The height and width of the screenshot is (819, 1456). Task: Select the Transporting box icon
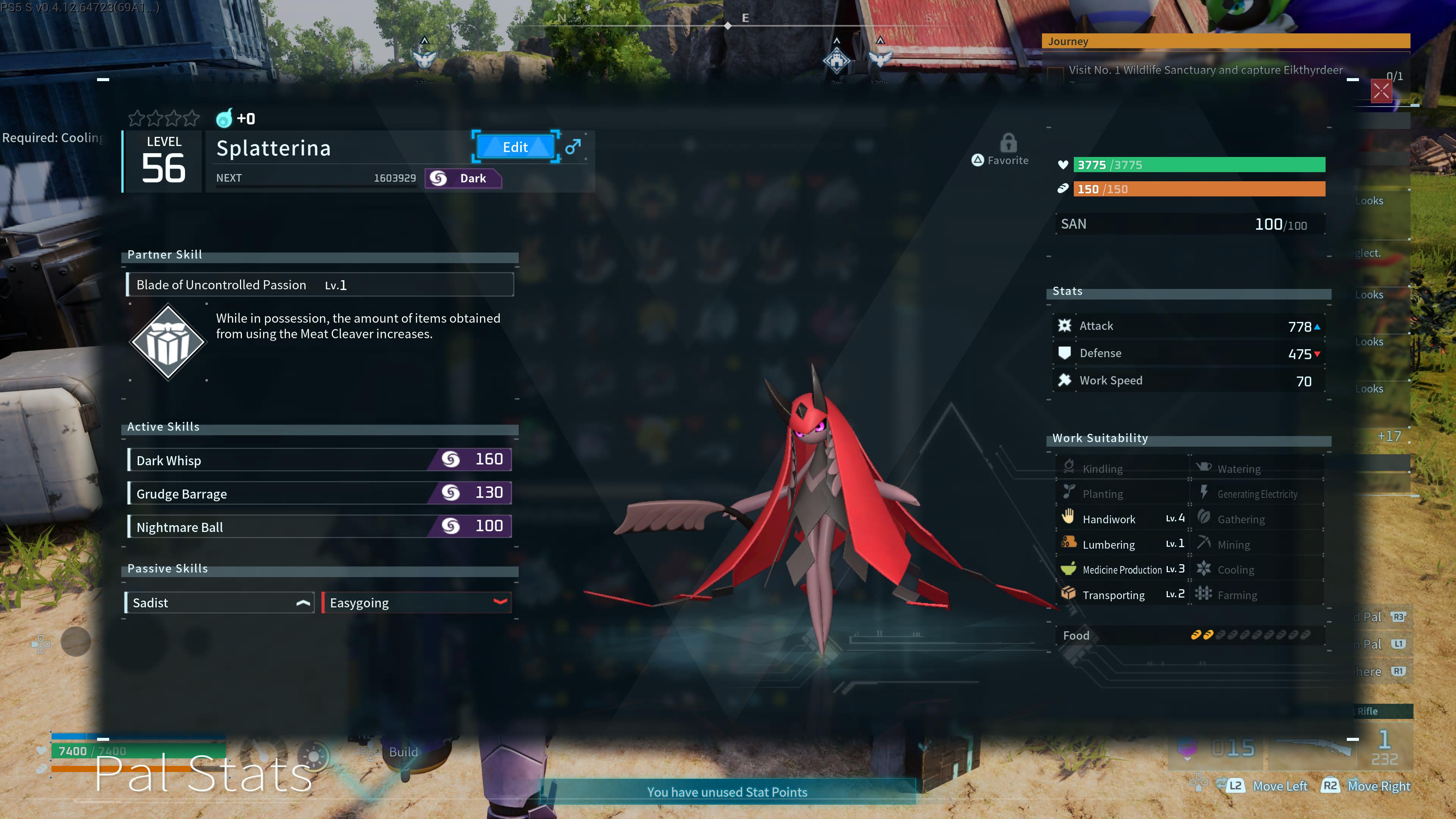click(1068, 593)
